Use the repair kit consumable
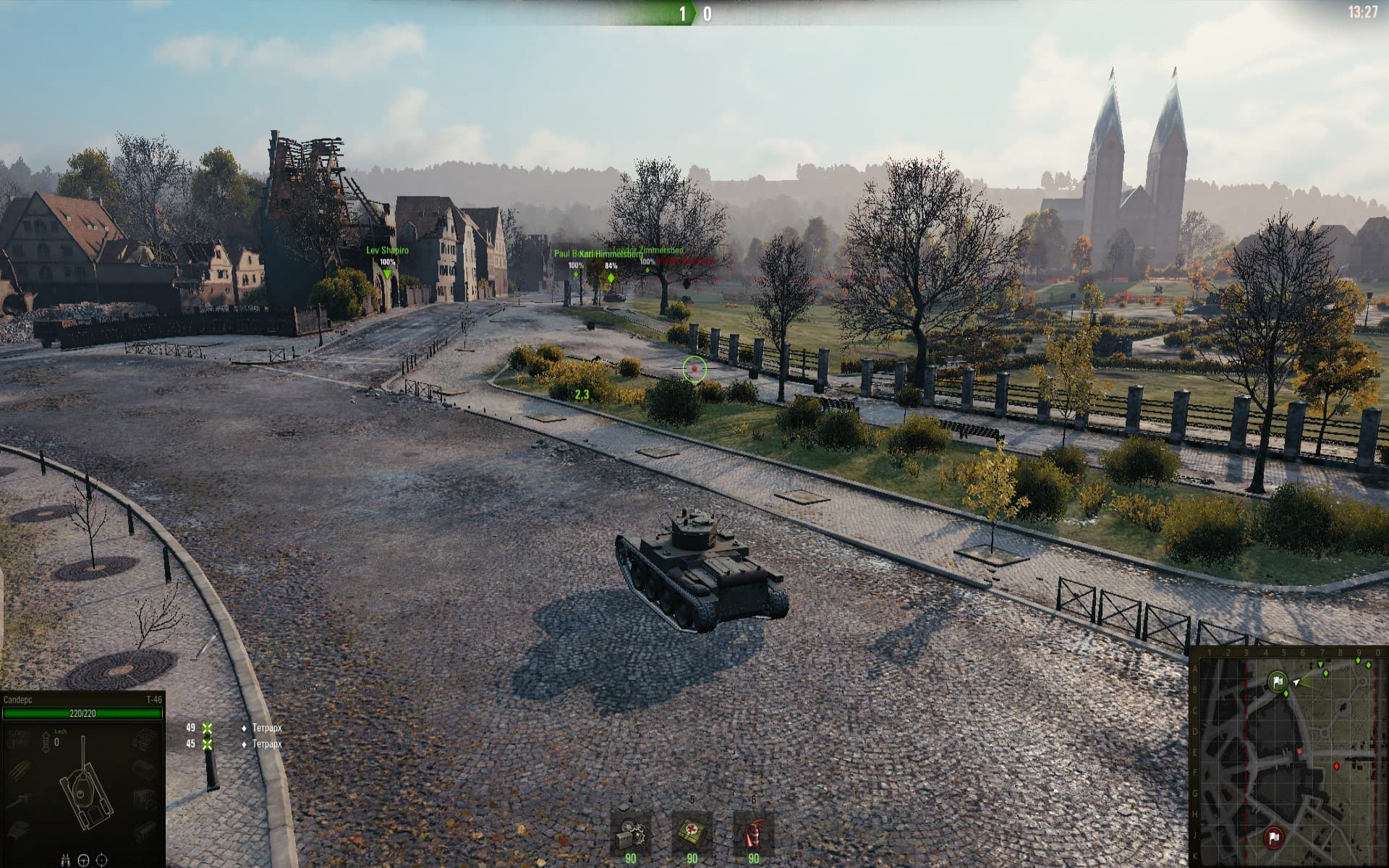The image size is (1389, 868). pos(630,835)
